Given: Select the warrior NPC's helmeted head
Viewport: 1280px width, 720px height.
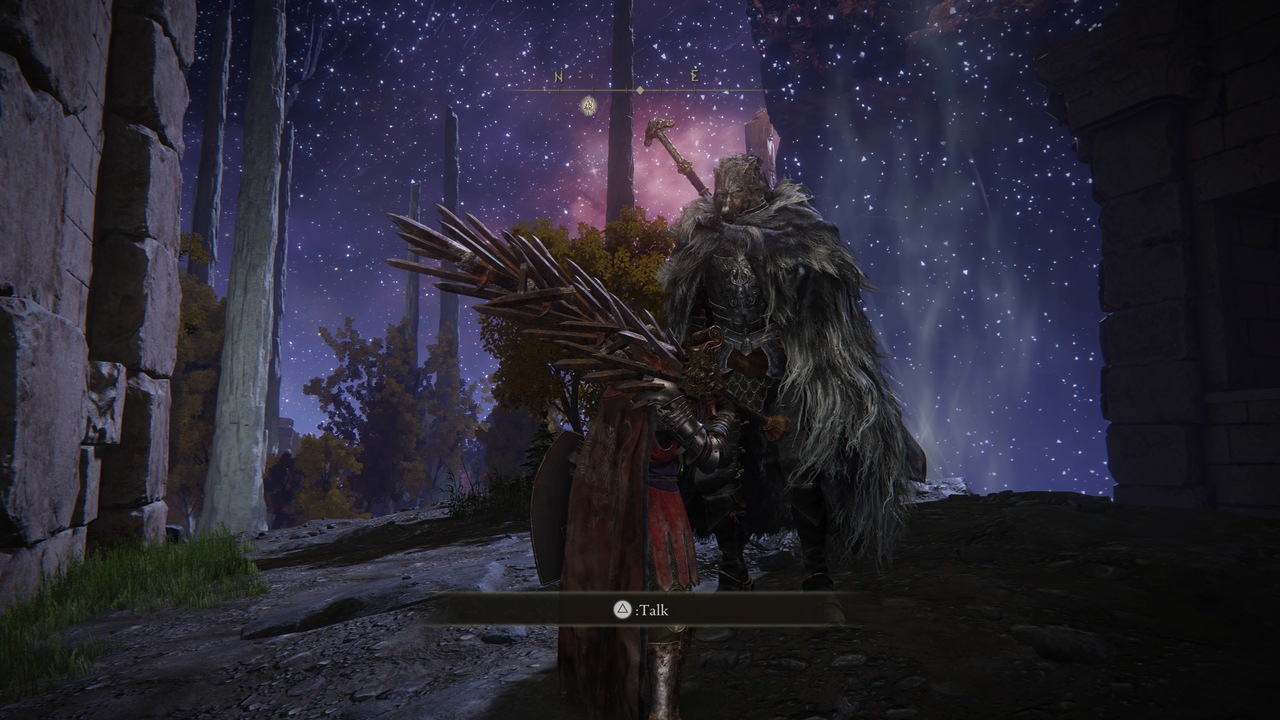Looking at the screenshot, I should click(x=738, y=185).
